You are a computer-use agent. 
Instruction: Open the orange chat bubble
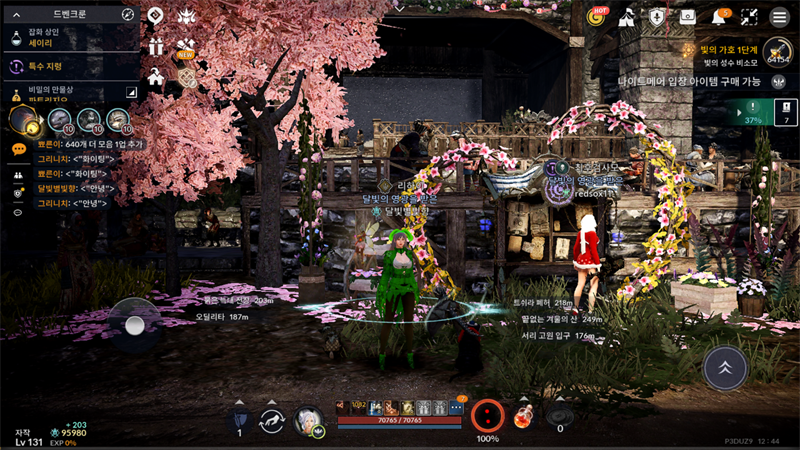[x=19, y=149]
